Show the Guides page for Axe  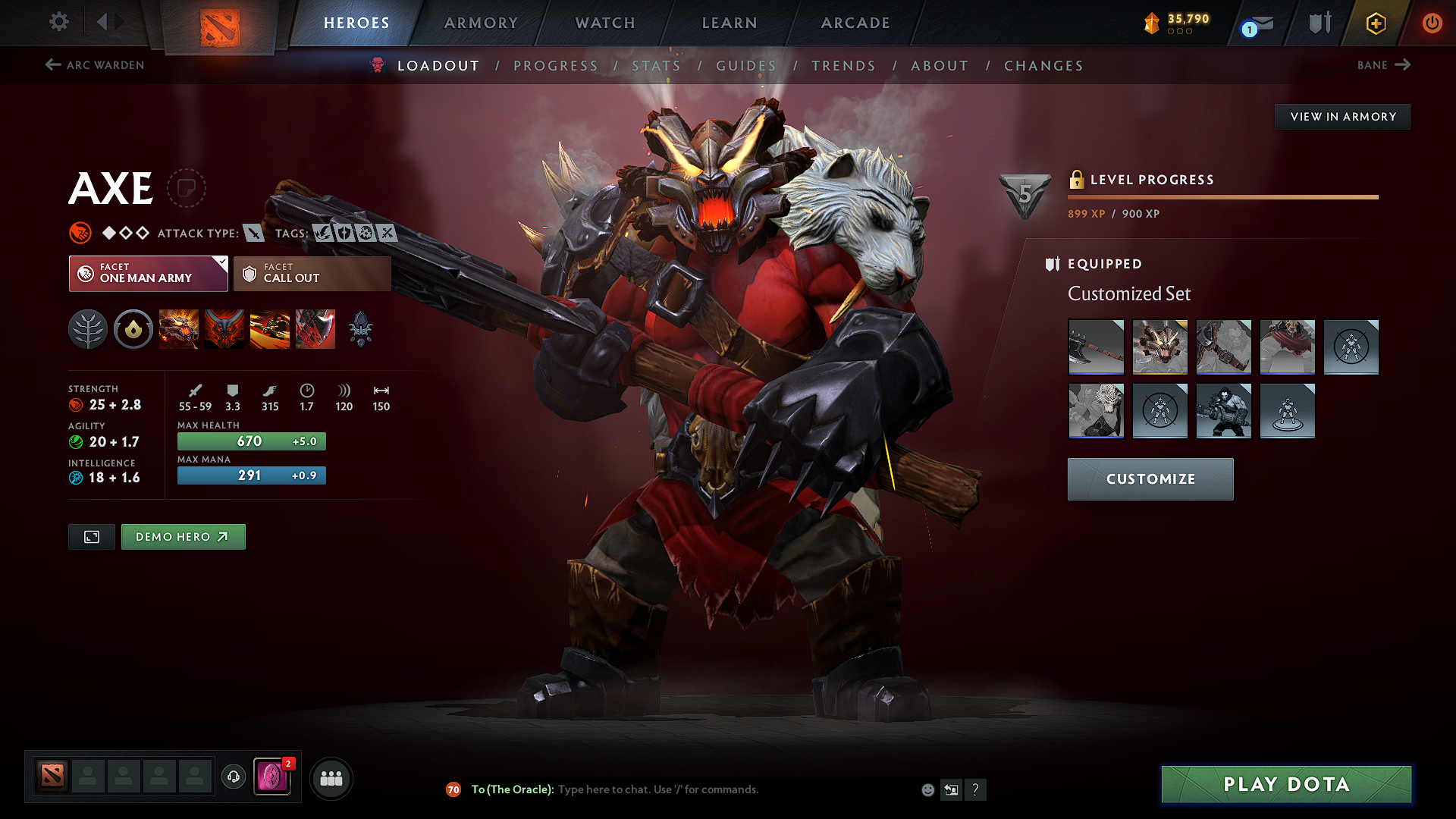tap(746, 66)
